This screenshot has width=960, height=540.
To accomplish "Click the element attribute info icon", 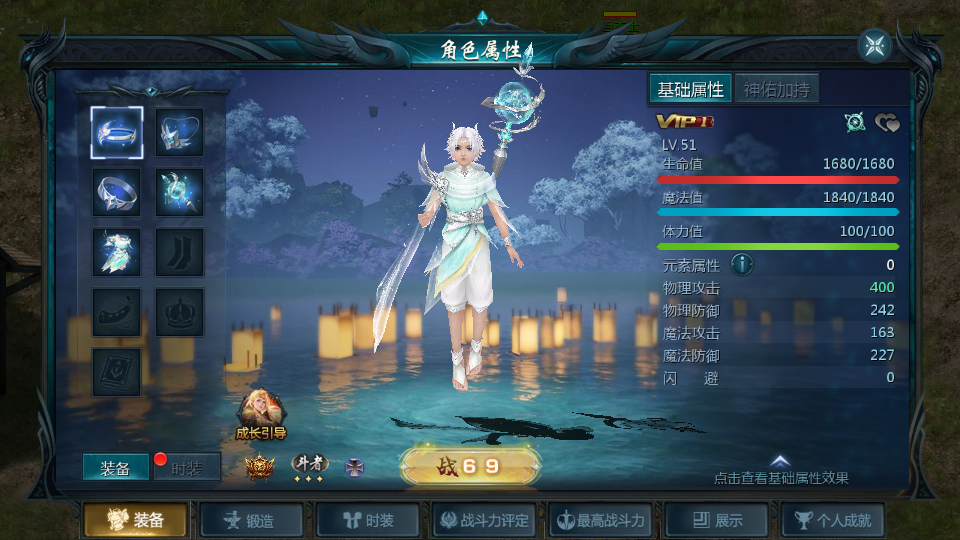I will 741,264.
